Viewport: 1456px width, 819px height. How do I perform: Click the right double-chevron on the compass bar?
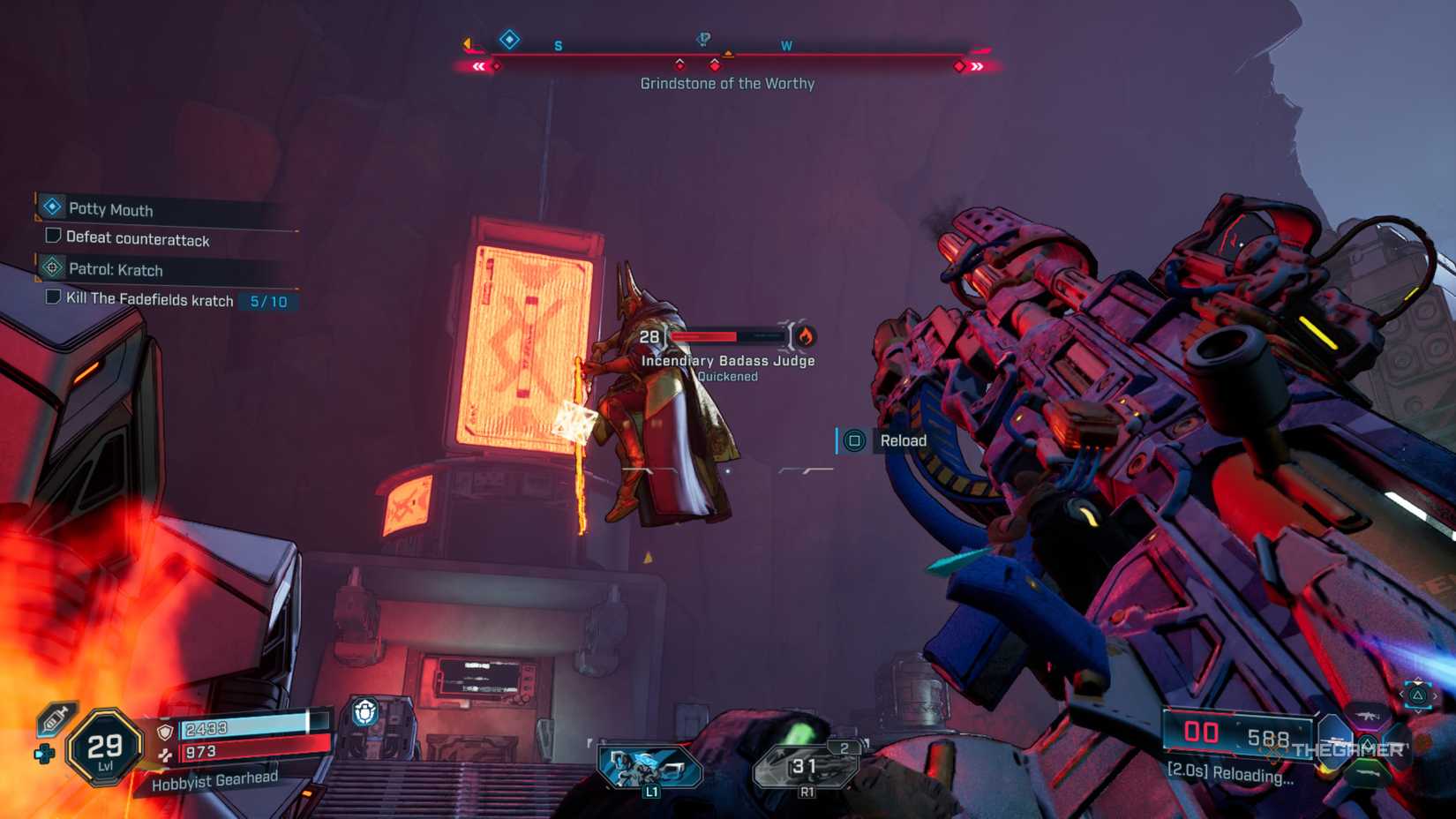click(x=977, y=65)
